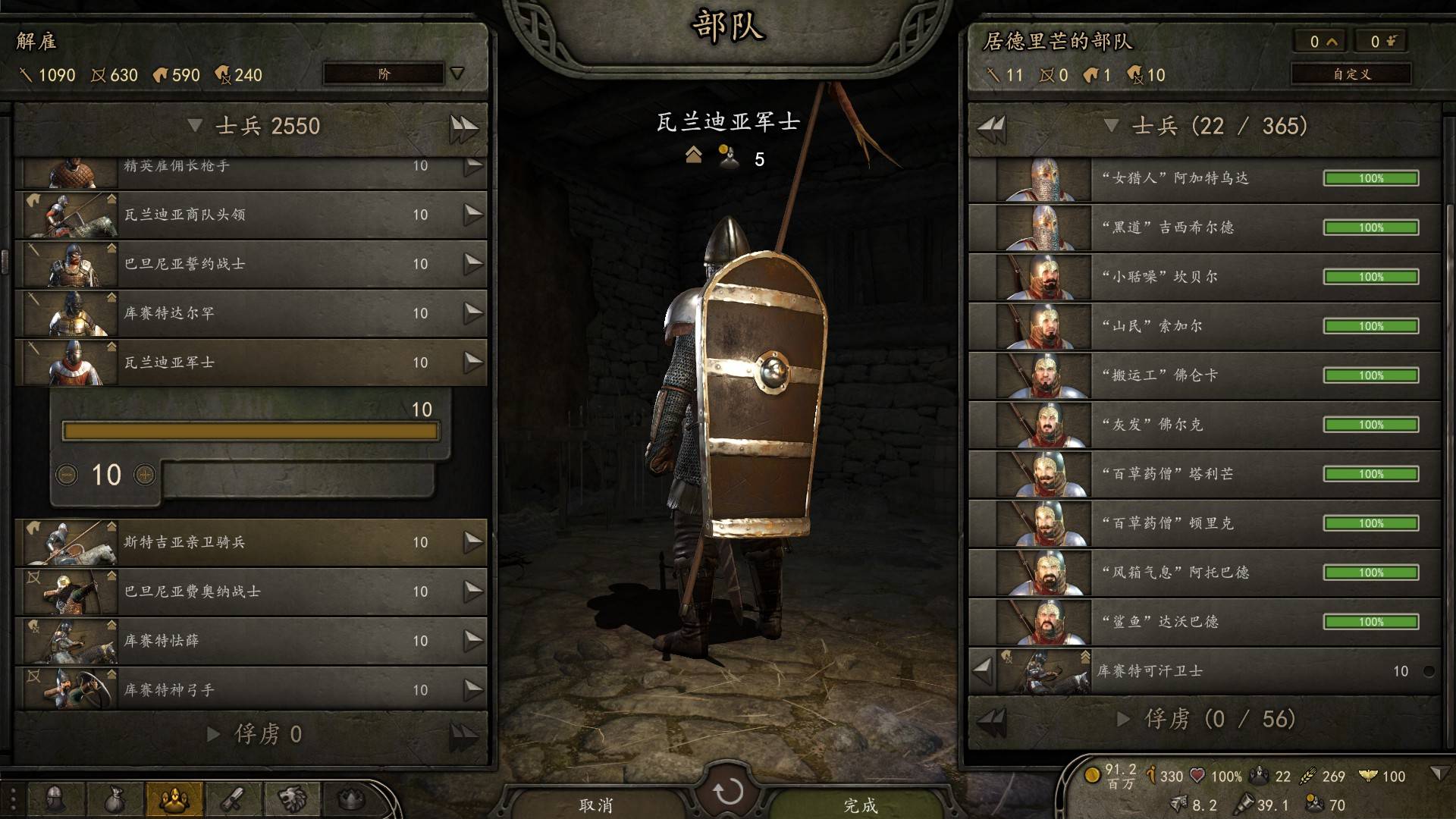Collapse the right 士兵 soldiers section
The height and width of the screenshot is (819, 1456).
[x=1112, y=126]
